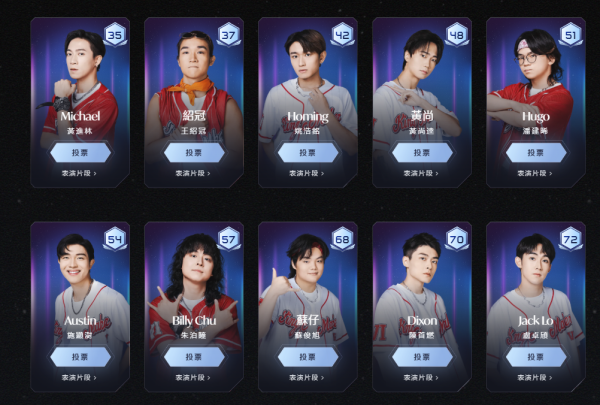This screenshot has width=600, height=405.
Task: Vote for Michael using his 投票 button
Action: (79, 152)
